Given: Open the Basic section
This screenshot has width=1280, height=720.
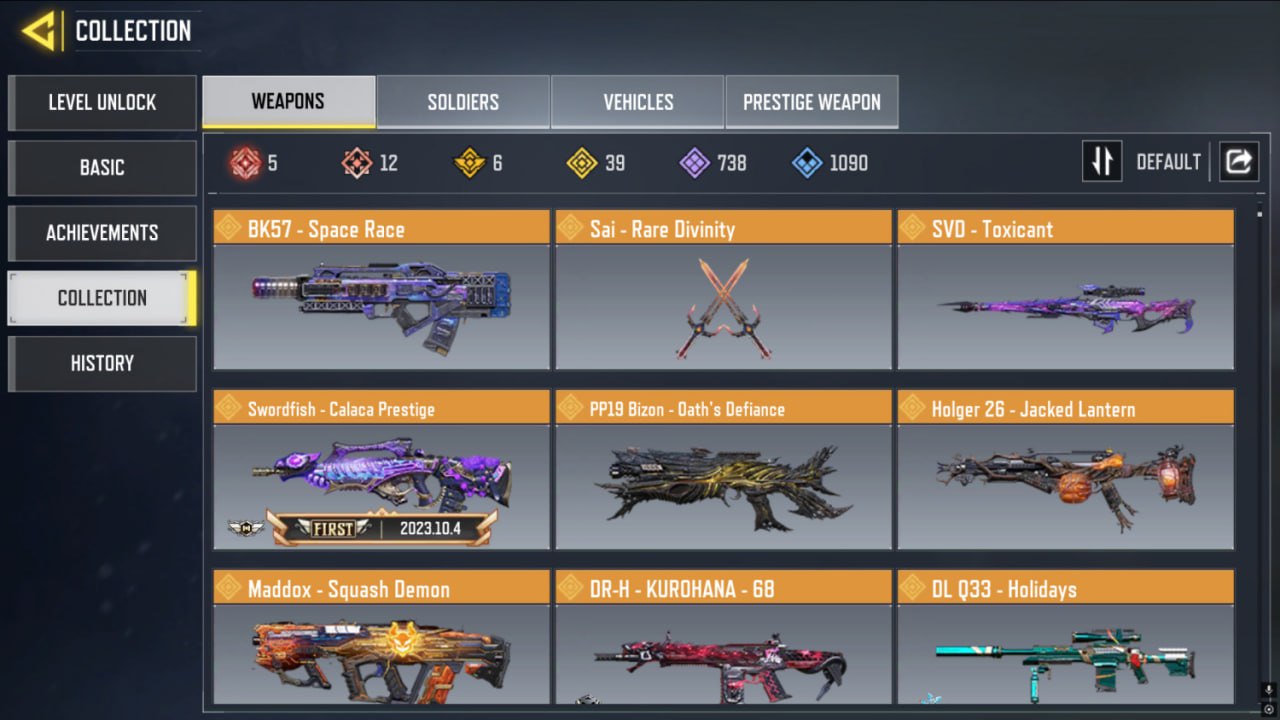Looking at the screenshot, I should (x=102, y=167).
